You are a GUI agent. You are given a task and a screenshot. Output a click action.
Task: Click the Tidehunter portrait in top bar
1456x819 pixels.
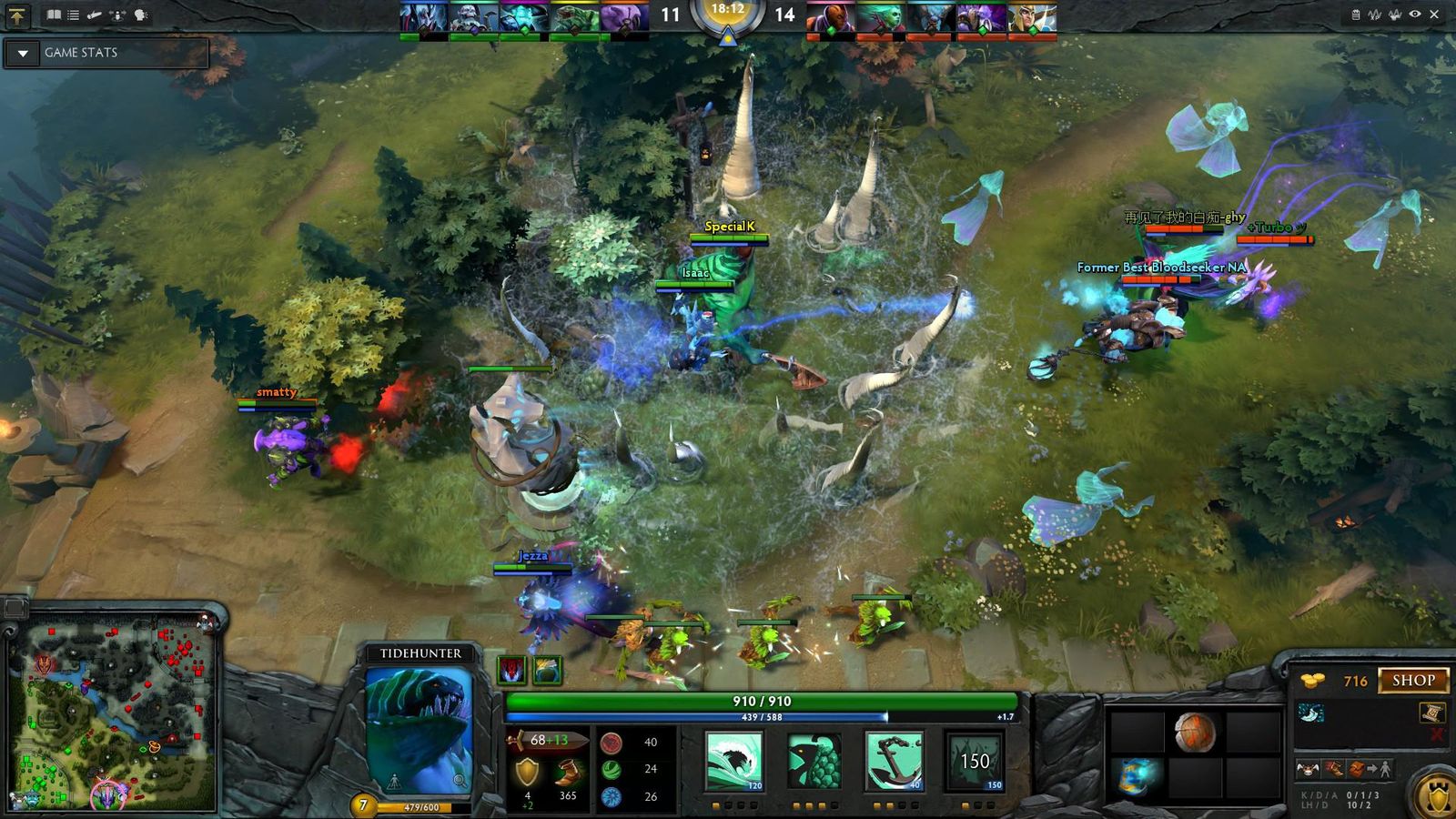point(574,18)
